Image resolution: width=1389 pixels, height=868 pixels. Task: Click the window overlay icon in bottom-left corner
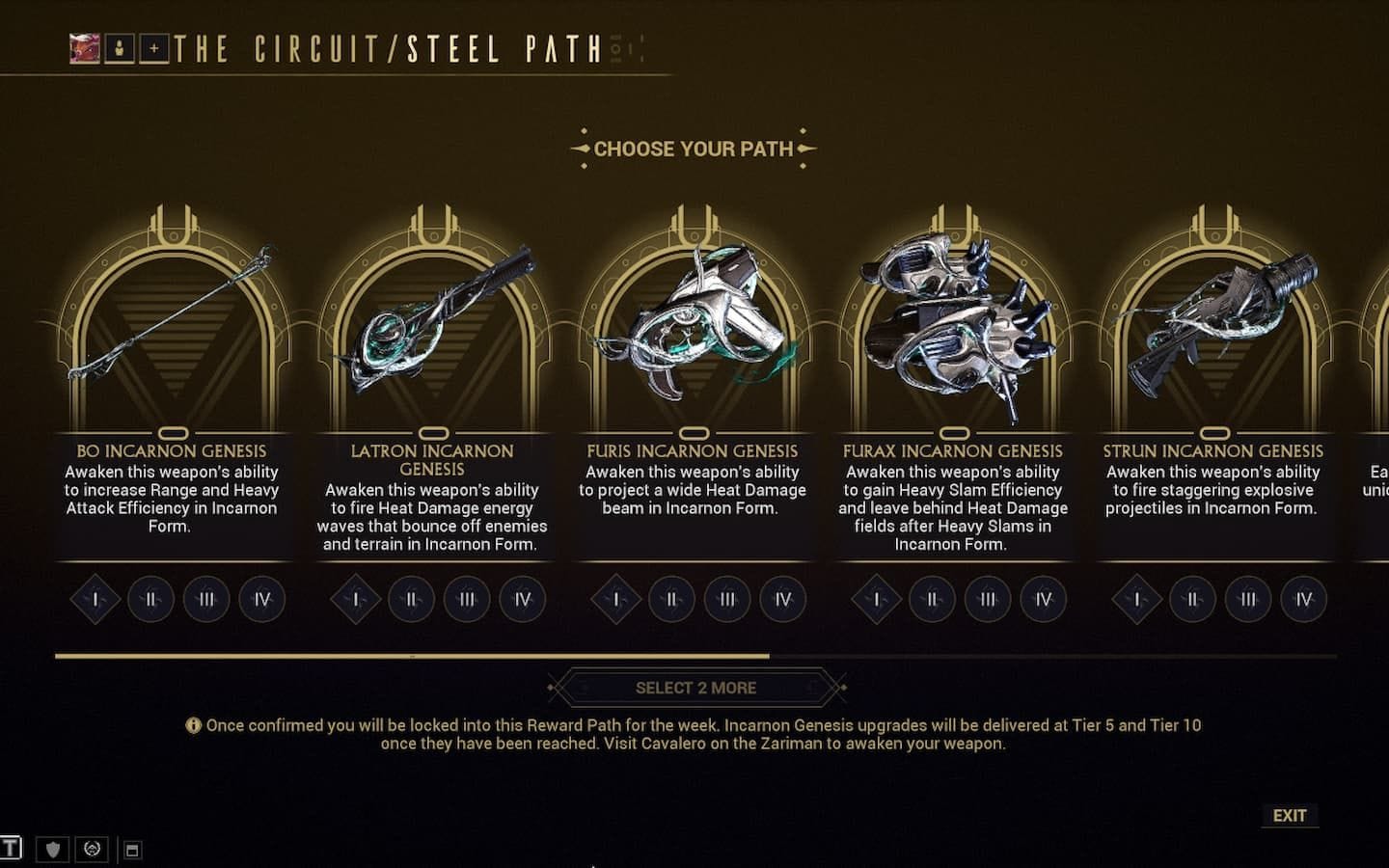(129, 850)
